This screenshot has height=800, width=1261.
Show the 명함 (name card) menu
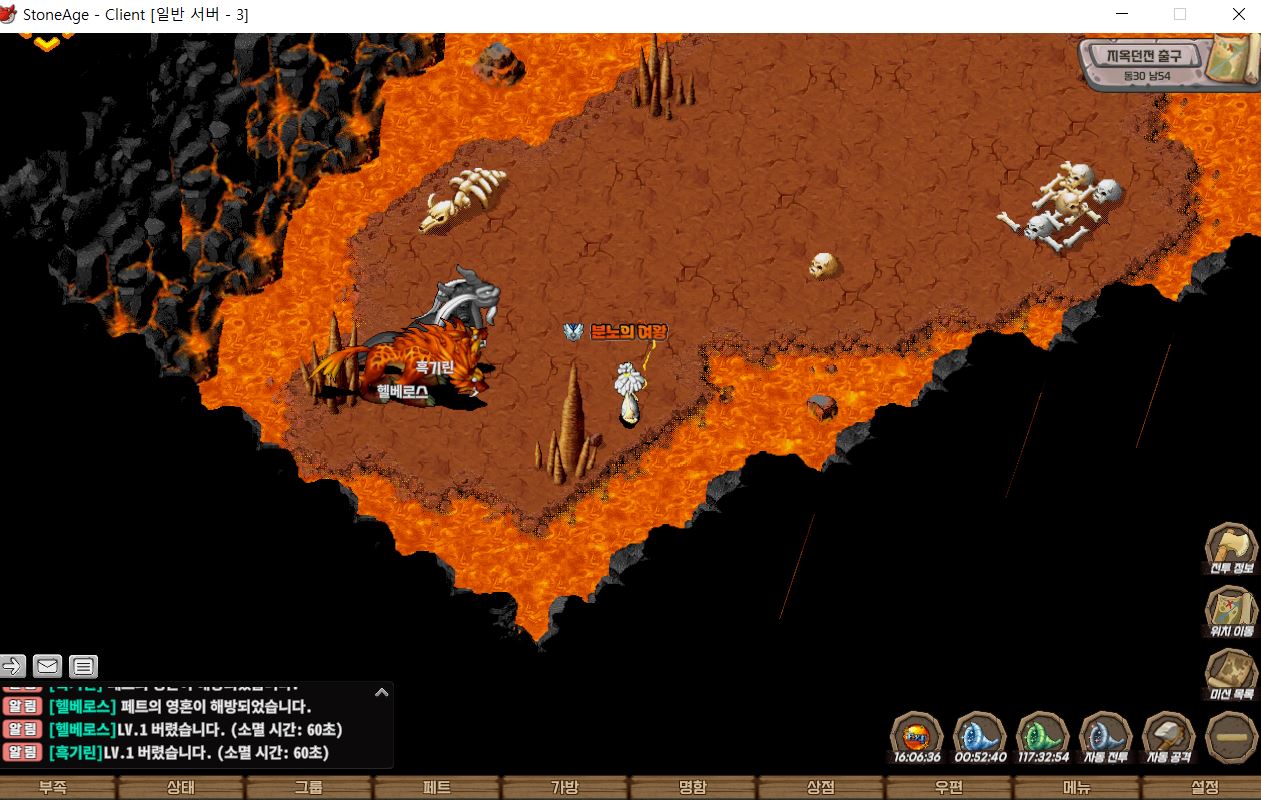pos(693,788)
